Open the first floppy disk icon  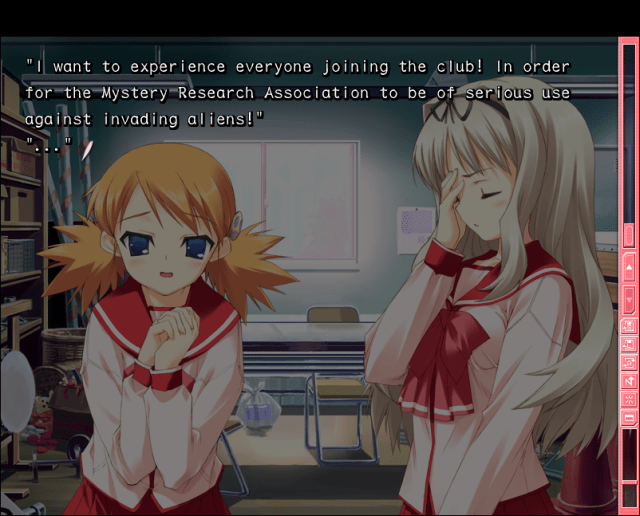point(629,325)
